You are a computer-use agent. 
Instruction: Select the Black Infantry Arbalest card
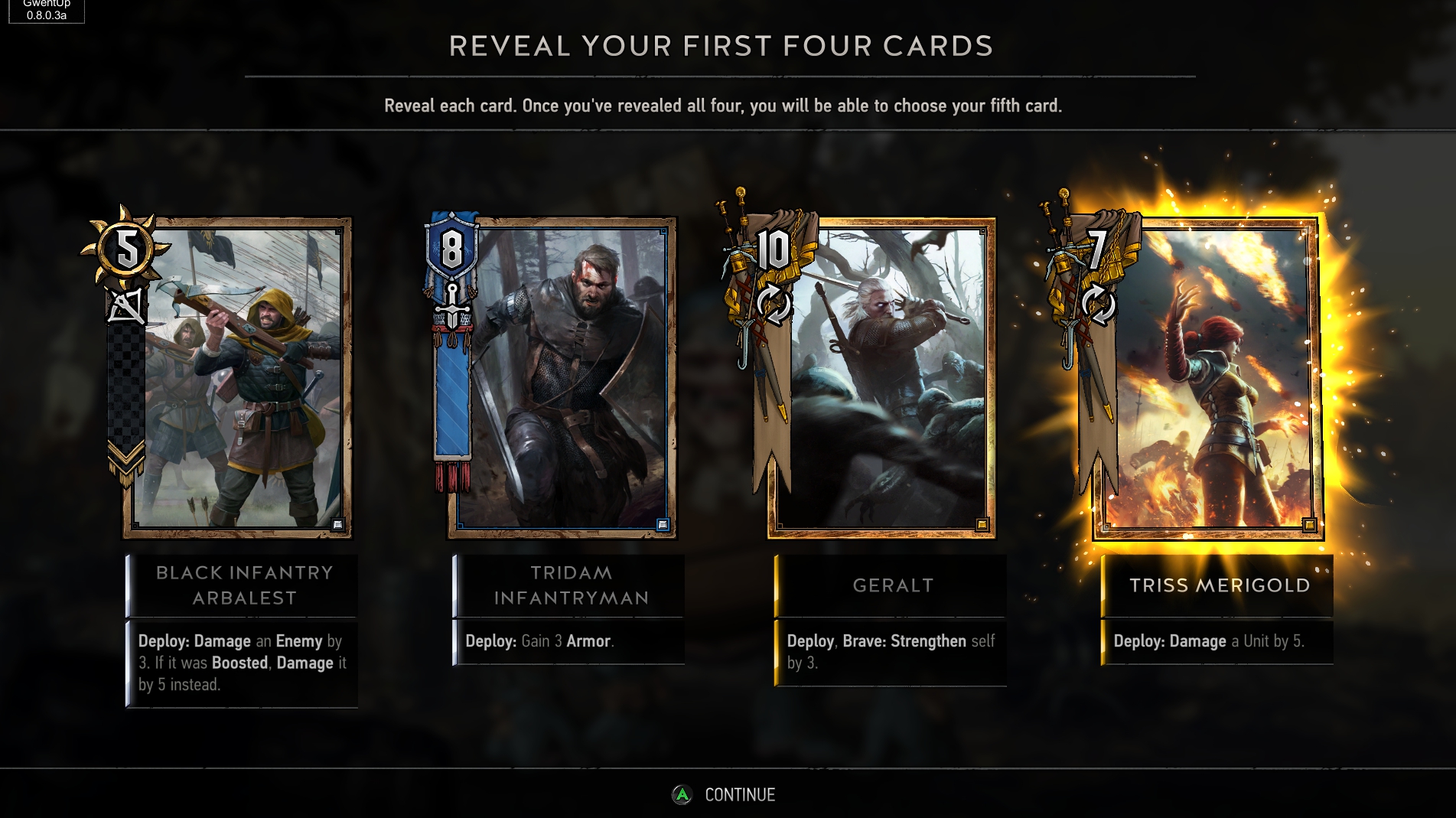point(237,378)
